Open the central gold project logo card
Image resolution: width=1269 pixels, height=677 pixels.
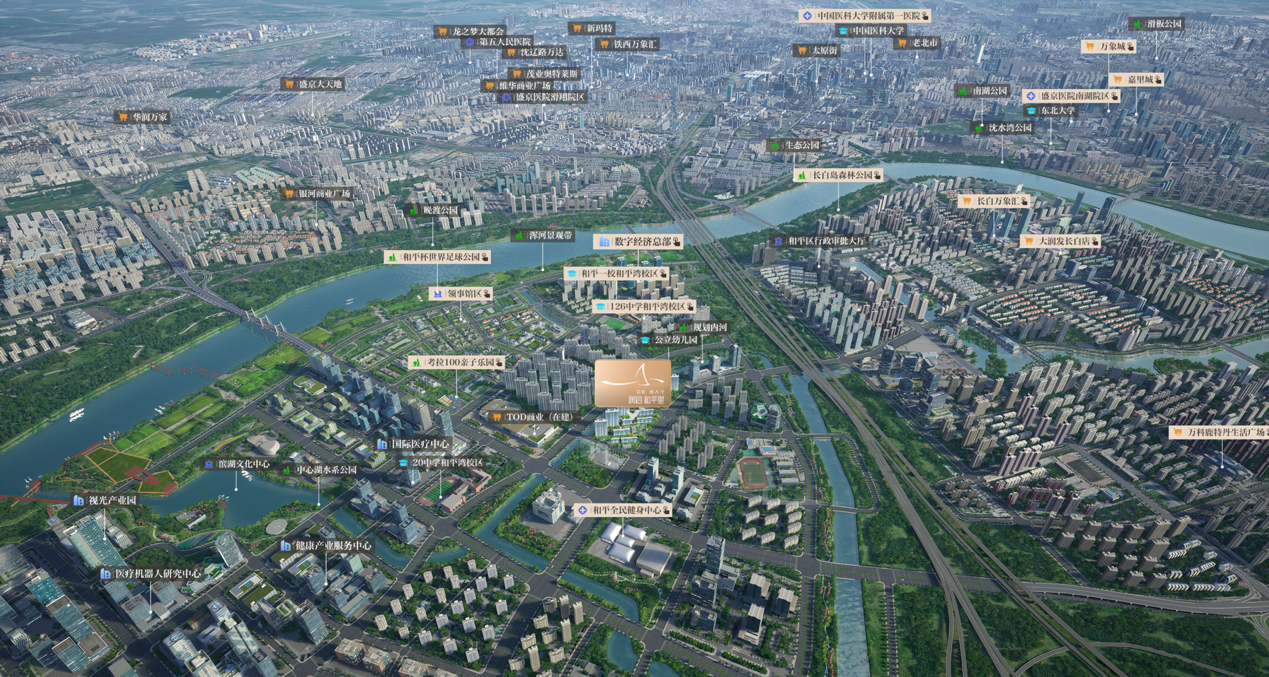click(x=633, y=384)
